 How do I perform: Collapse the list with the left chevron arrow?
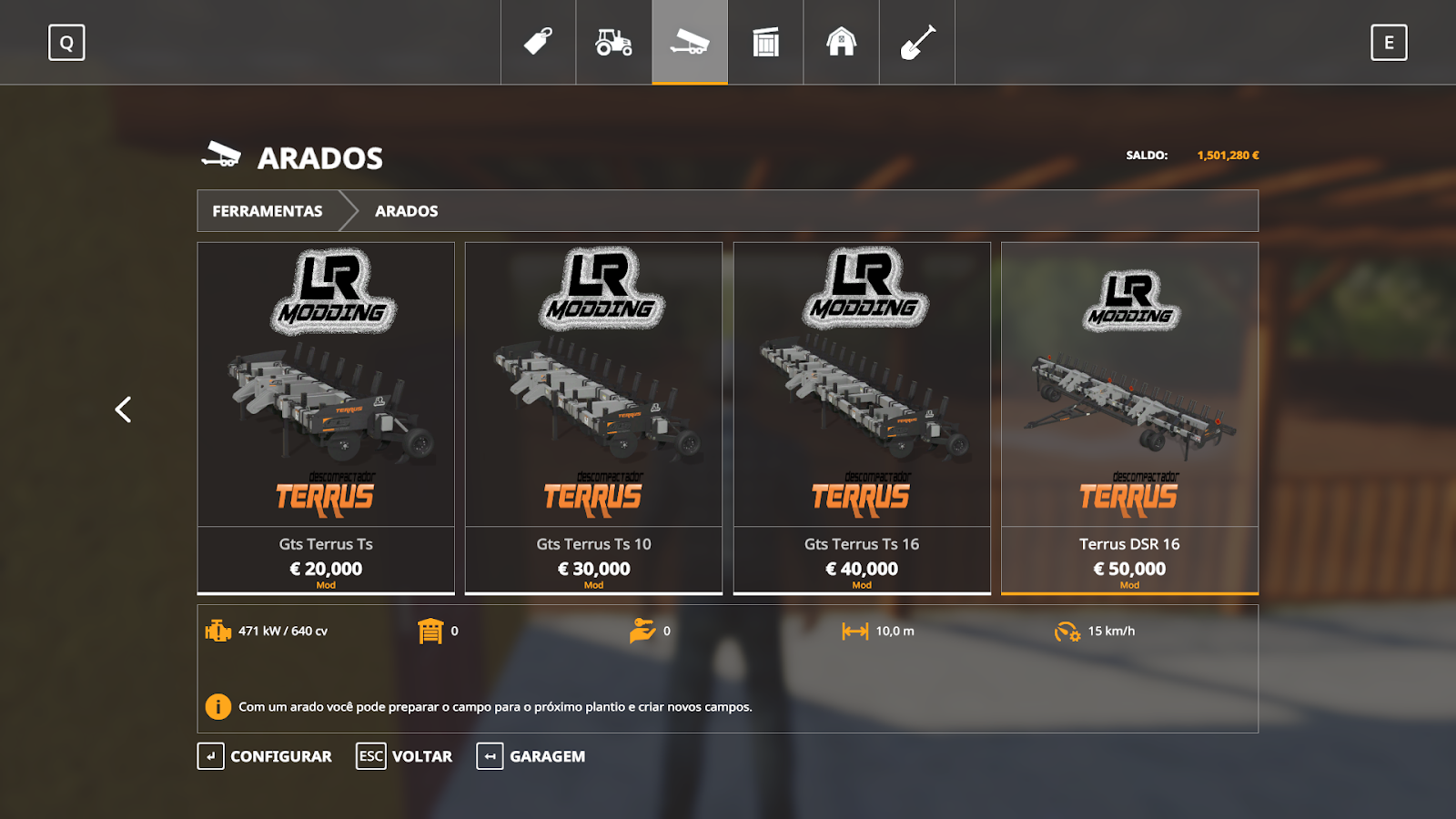(124, 409)
